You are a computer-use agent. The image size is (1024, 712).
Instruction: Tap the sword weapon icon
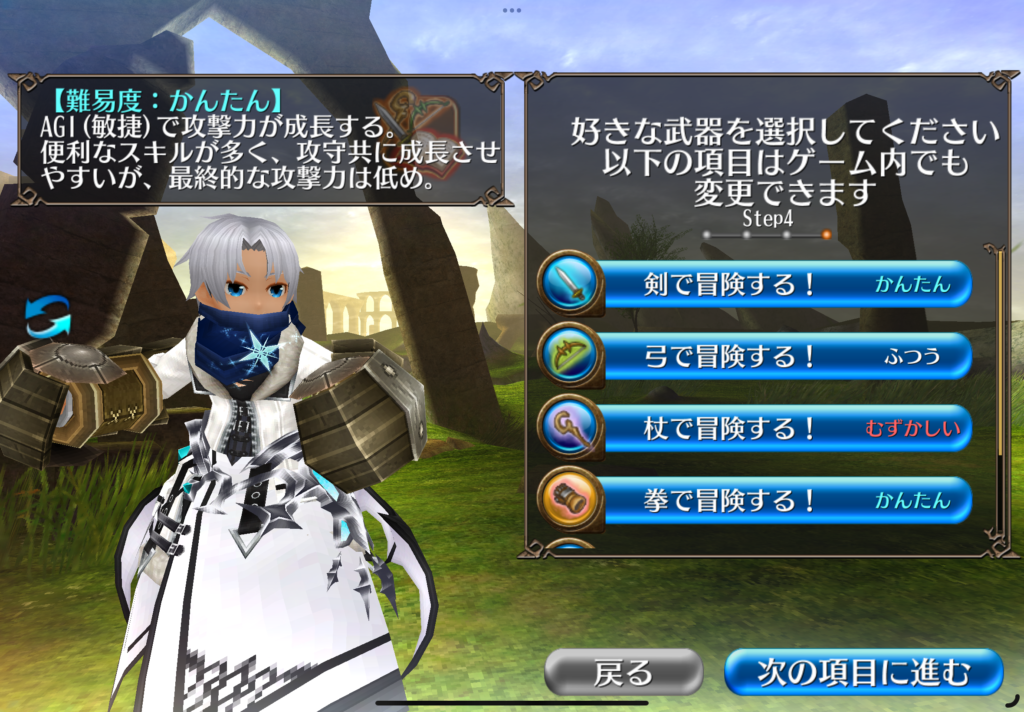[570, 284]
